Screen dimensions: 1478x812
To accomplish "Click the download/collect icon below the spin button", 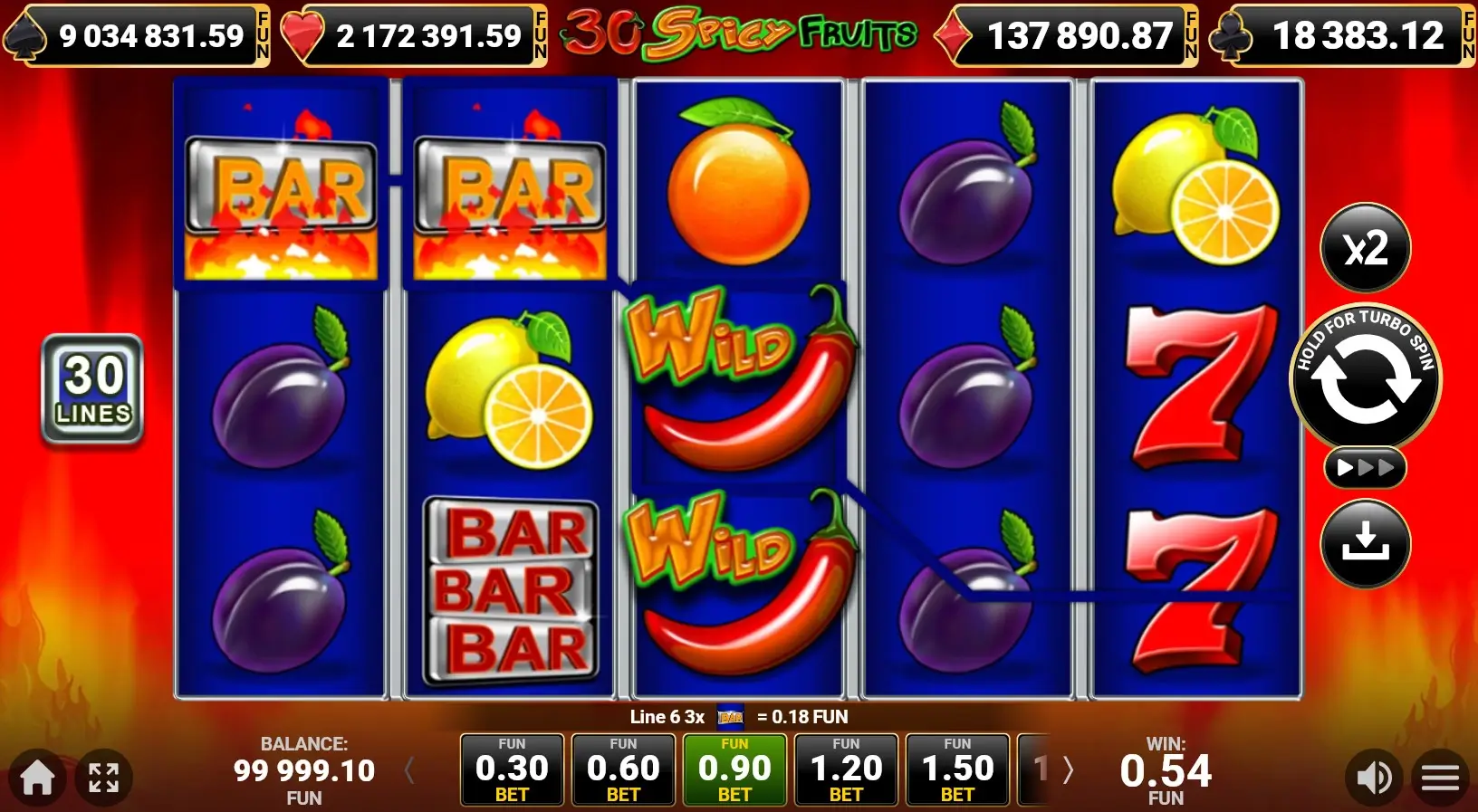I will click(x=1366, y=544).
